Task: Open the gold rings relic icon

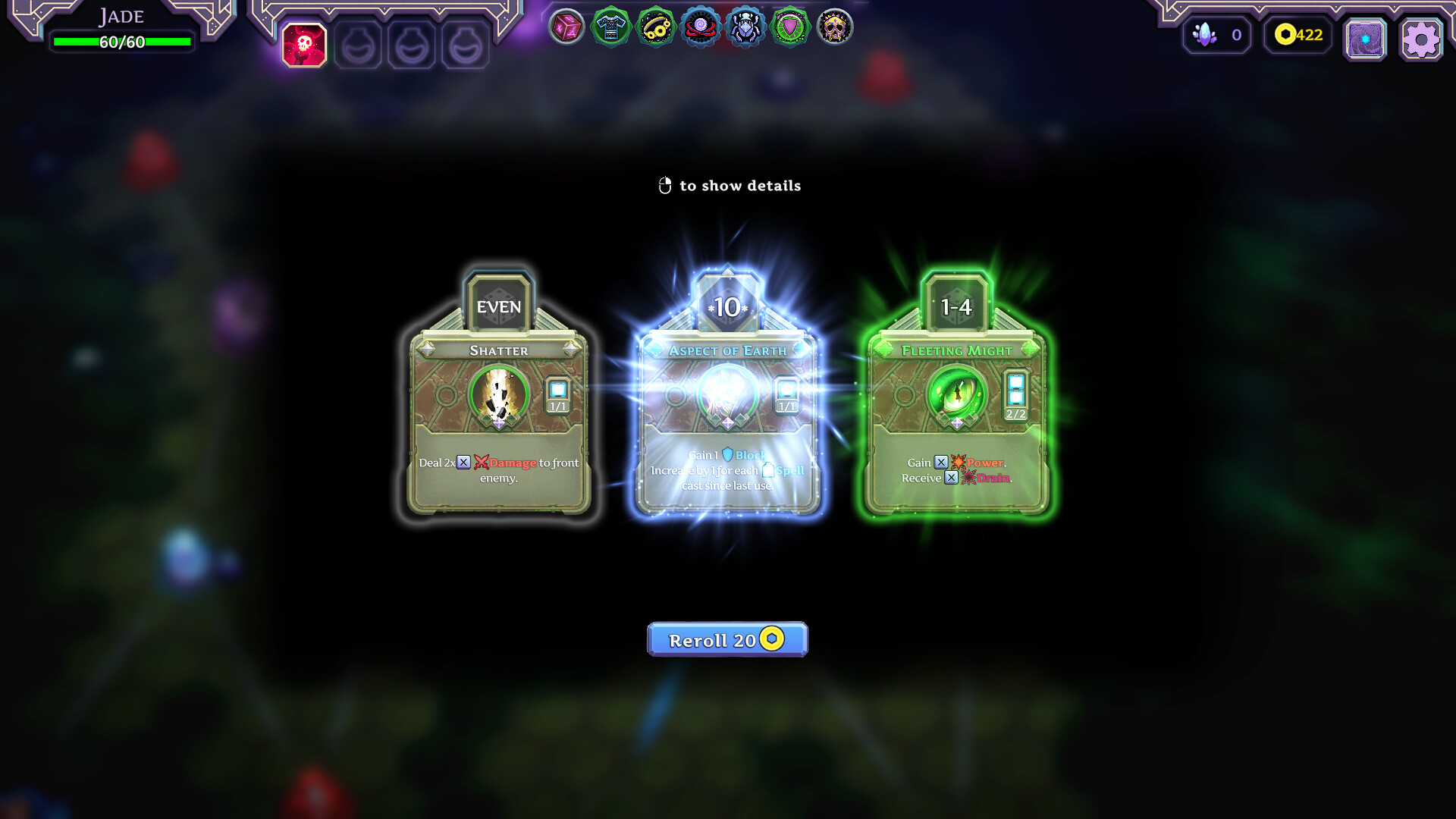Action: [654, 26]
